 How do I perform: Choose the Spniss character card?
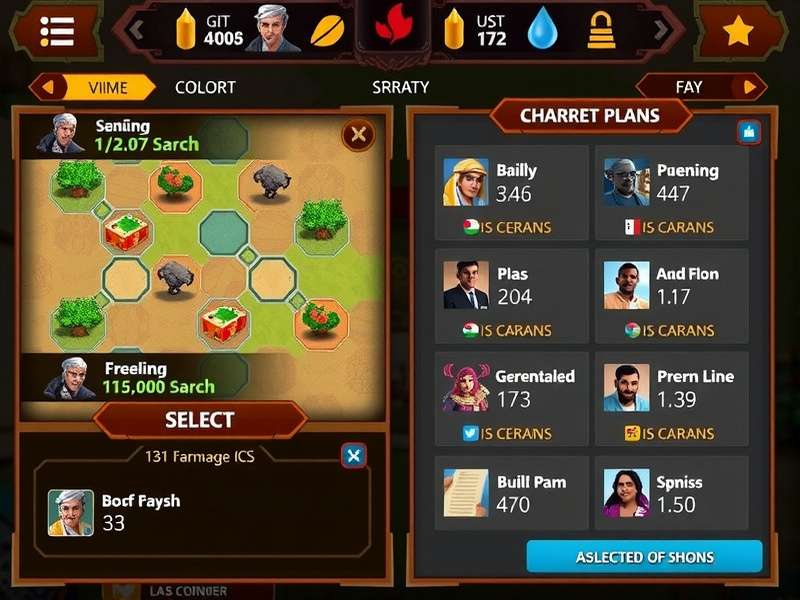(671, 493)
